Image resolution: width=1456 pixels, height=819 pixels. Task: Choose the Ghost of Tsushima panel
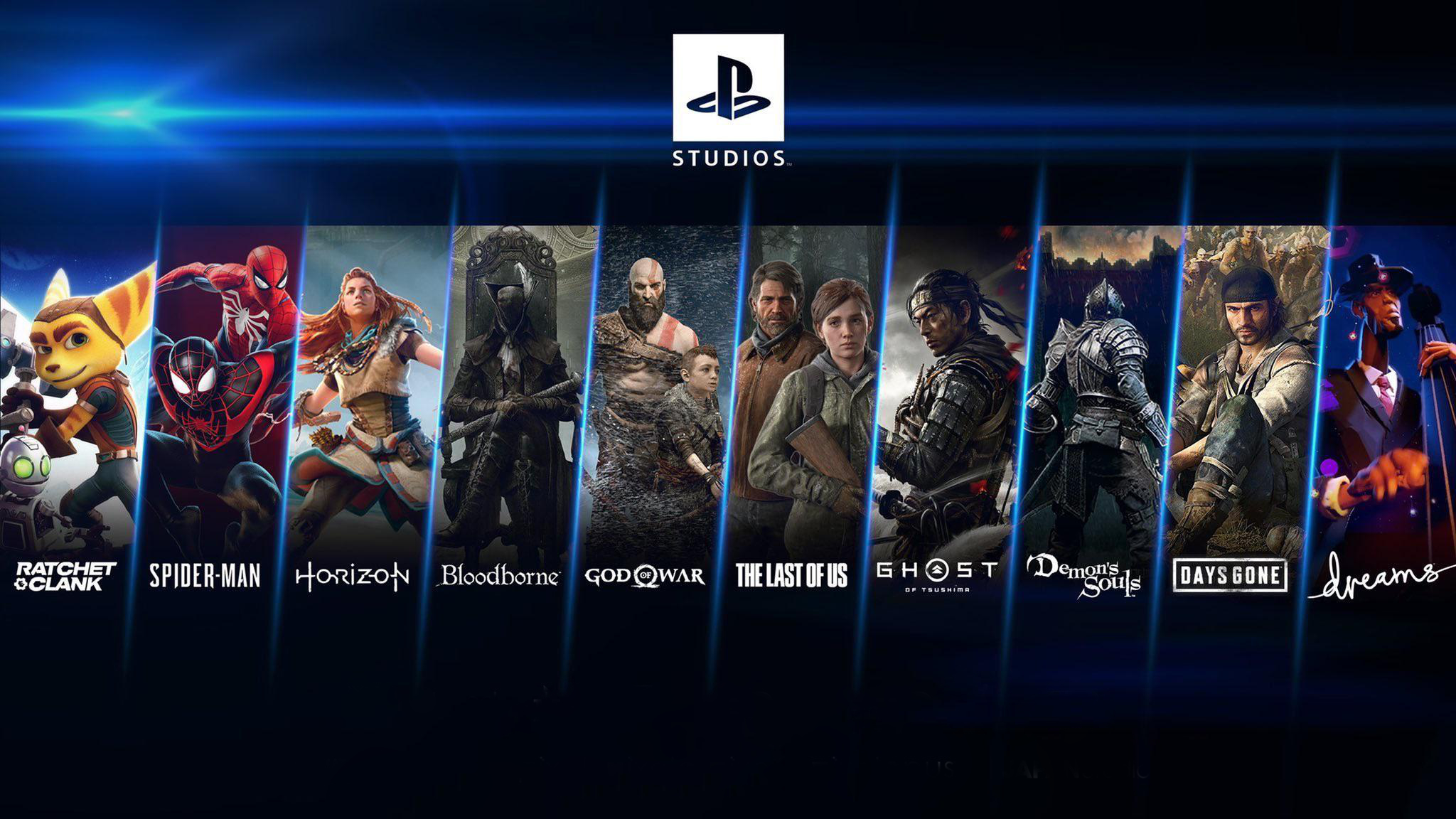point(949,398)
